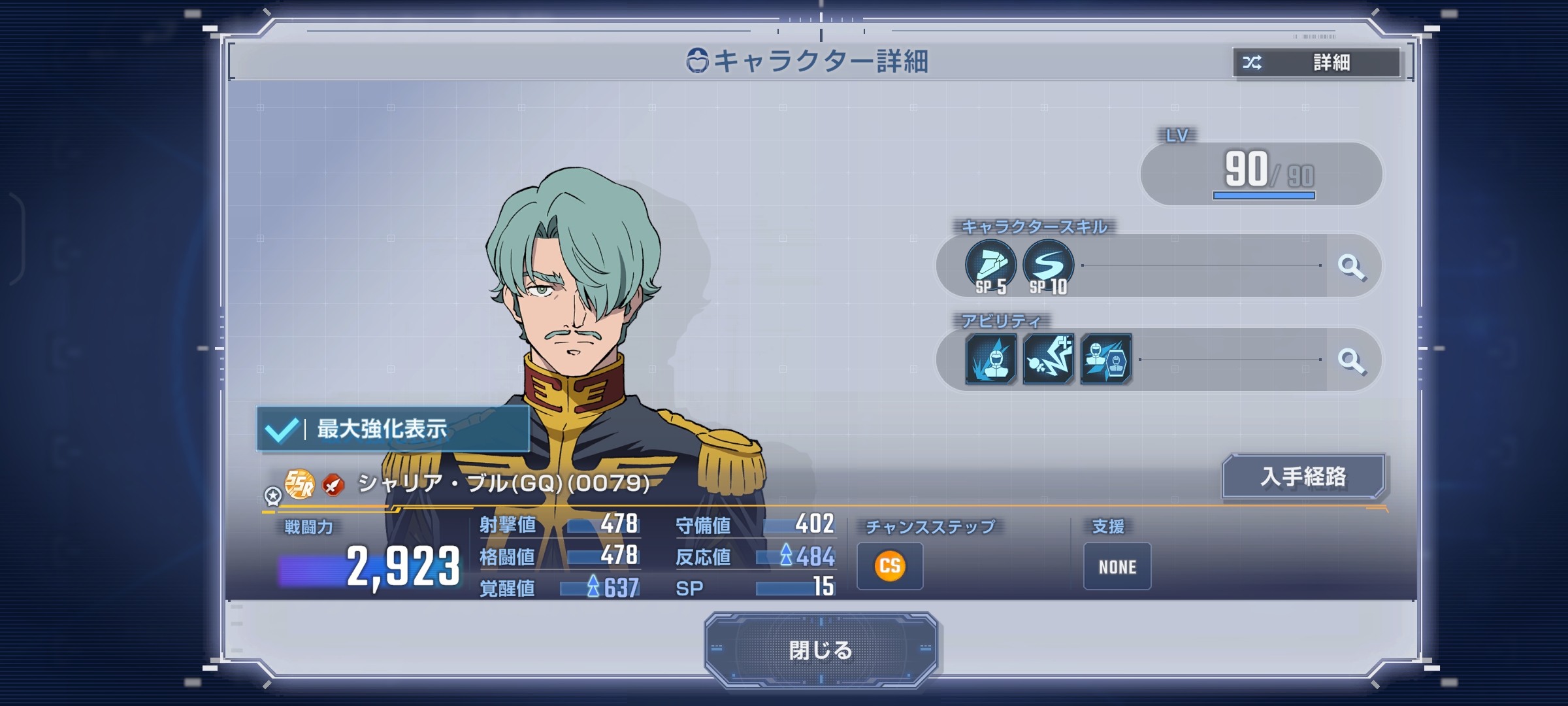Click the NONE support slot
Screen dimensions: 1568x706
click(1117, 567)
